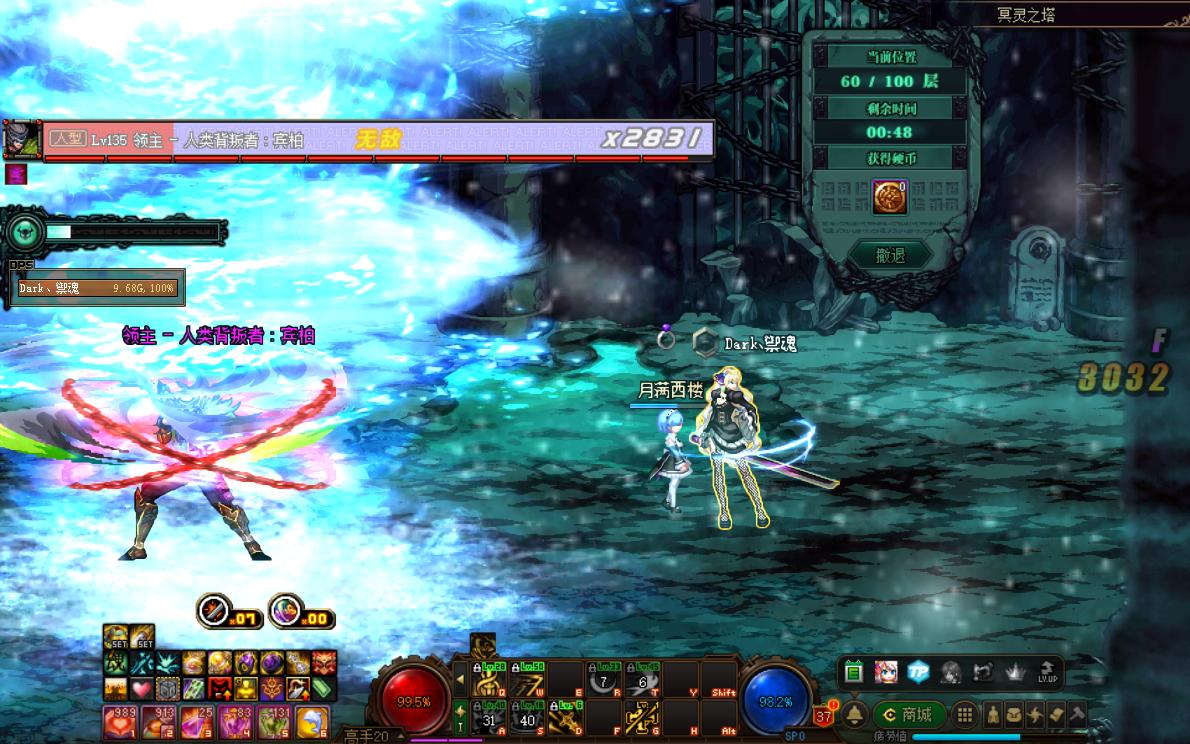Open the nine-dot grid menu
Viewport: 1190px width, 744px height.
click(x=963, y=714)
